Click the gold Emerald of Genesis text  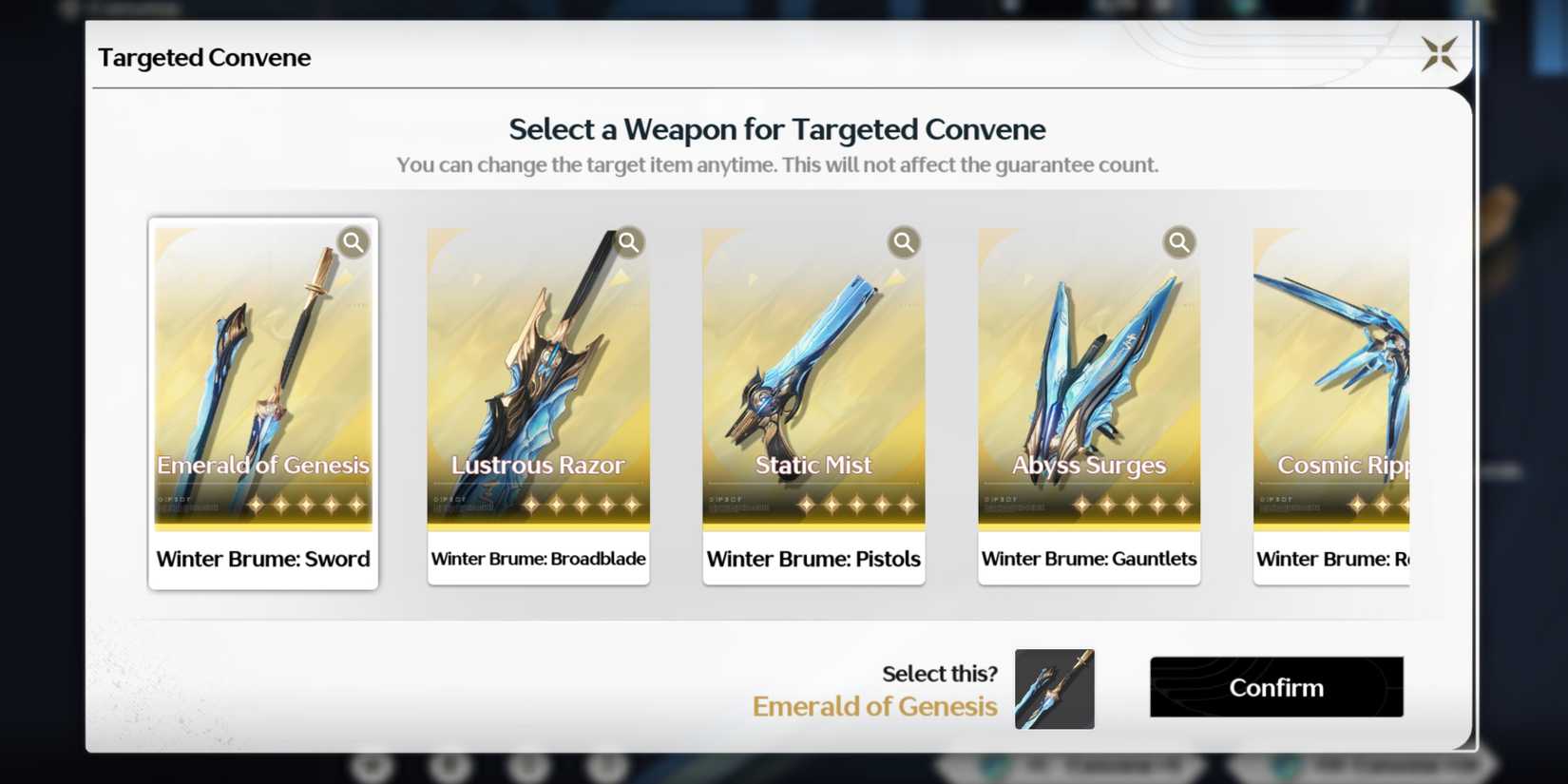coord(873,706)
